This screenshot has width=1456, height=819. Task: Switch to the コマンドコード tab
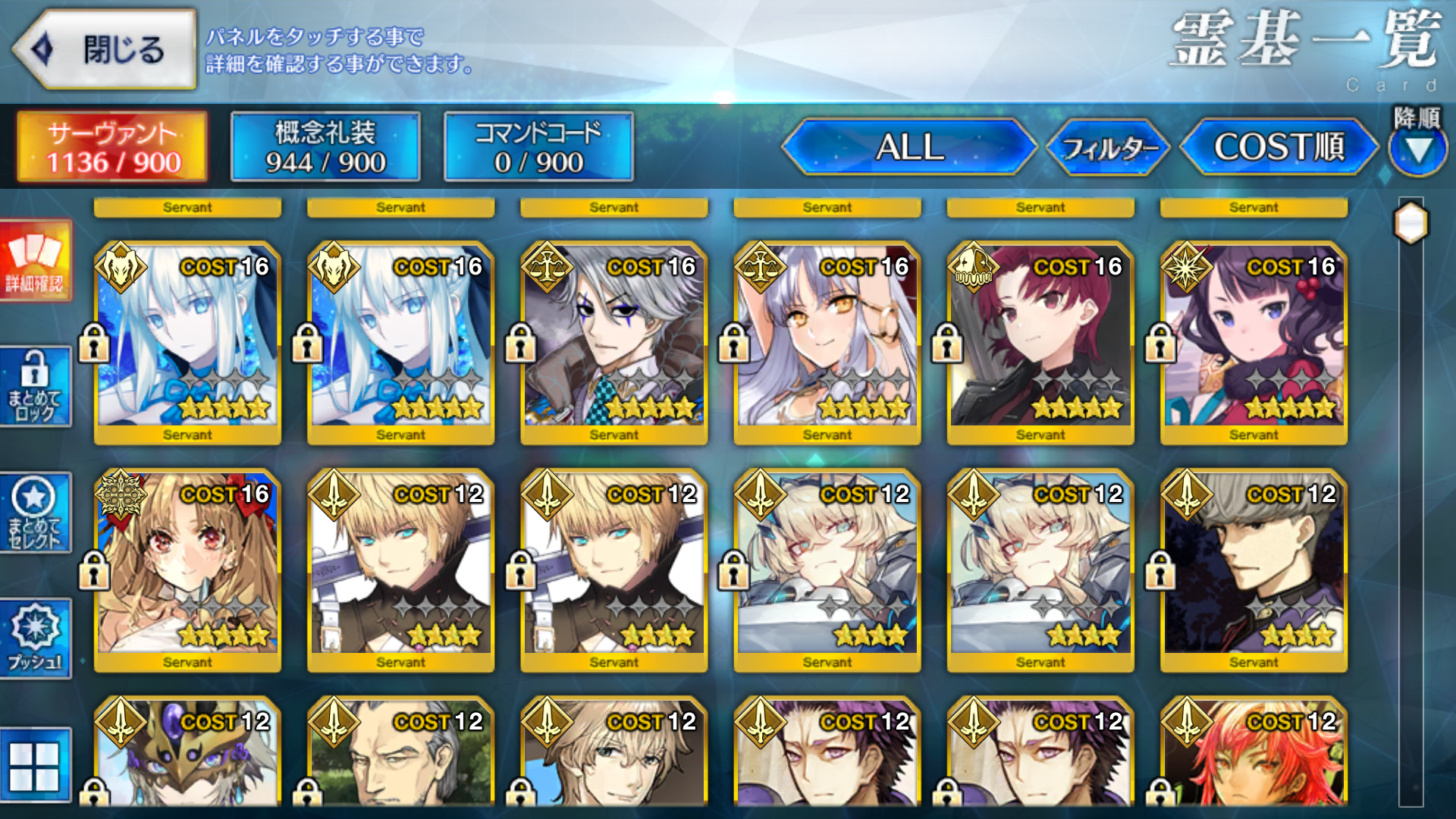(538, 146)
